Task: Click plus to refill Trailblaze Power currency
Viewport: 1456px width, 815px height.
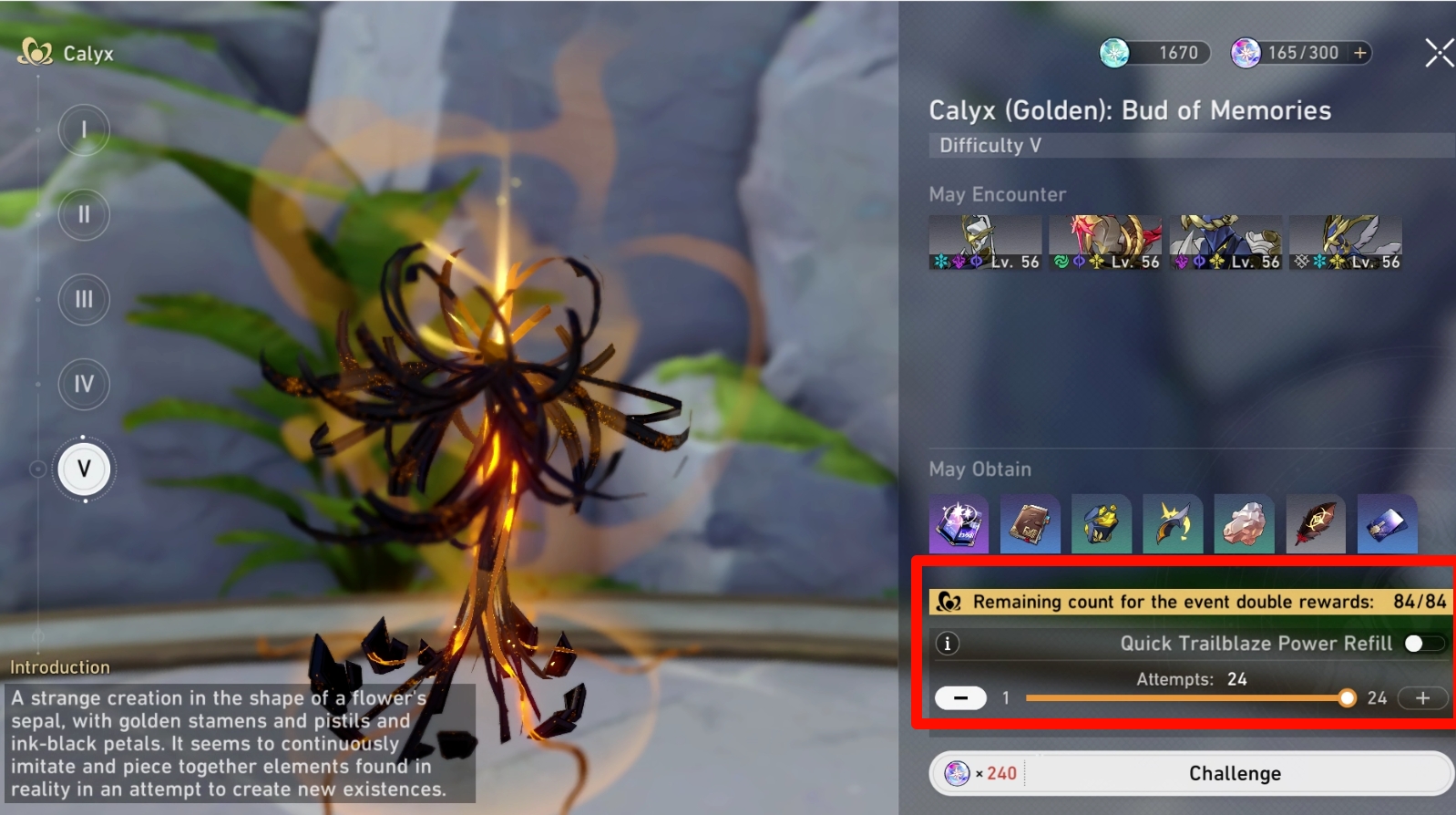Action: click(x=1359, y=52)
